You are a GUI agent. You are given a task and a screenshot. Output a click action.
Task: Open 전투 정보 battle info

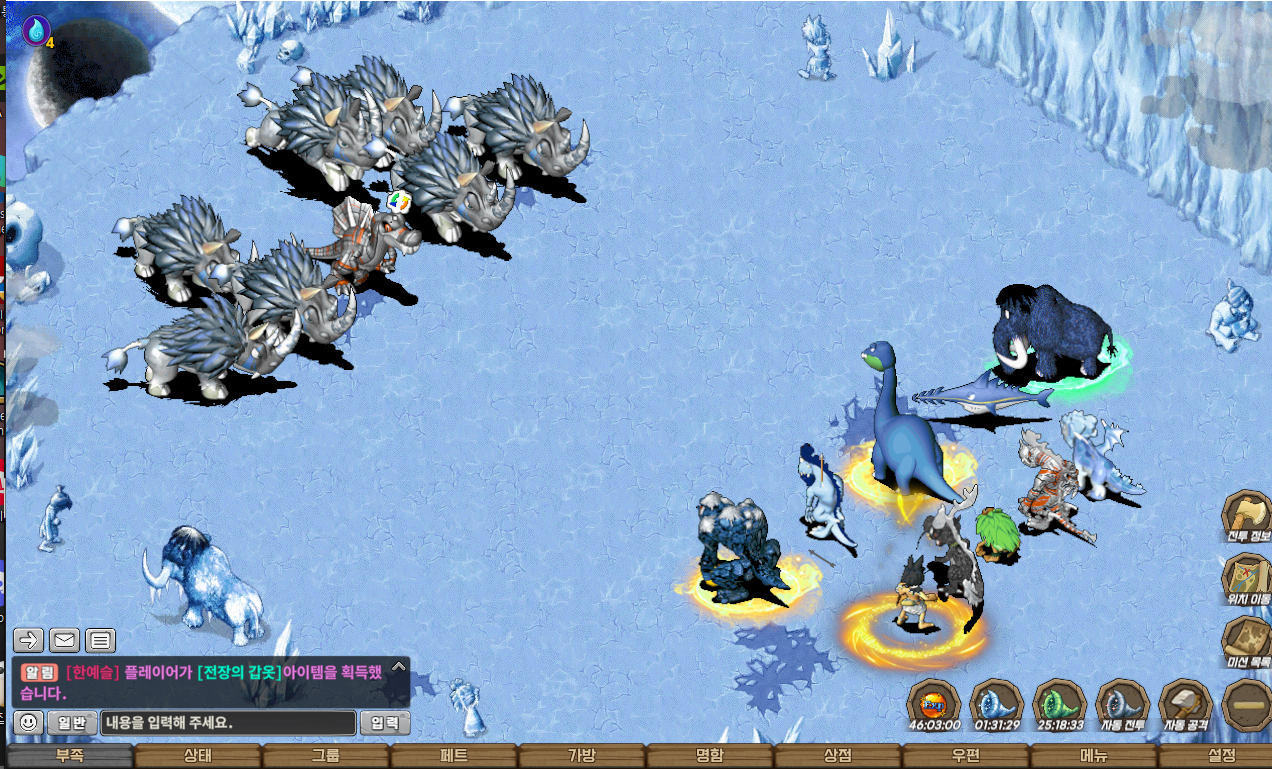(x=1247, y=516)
